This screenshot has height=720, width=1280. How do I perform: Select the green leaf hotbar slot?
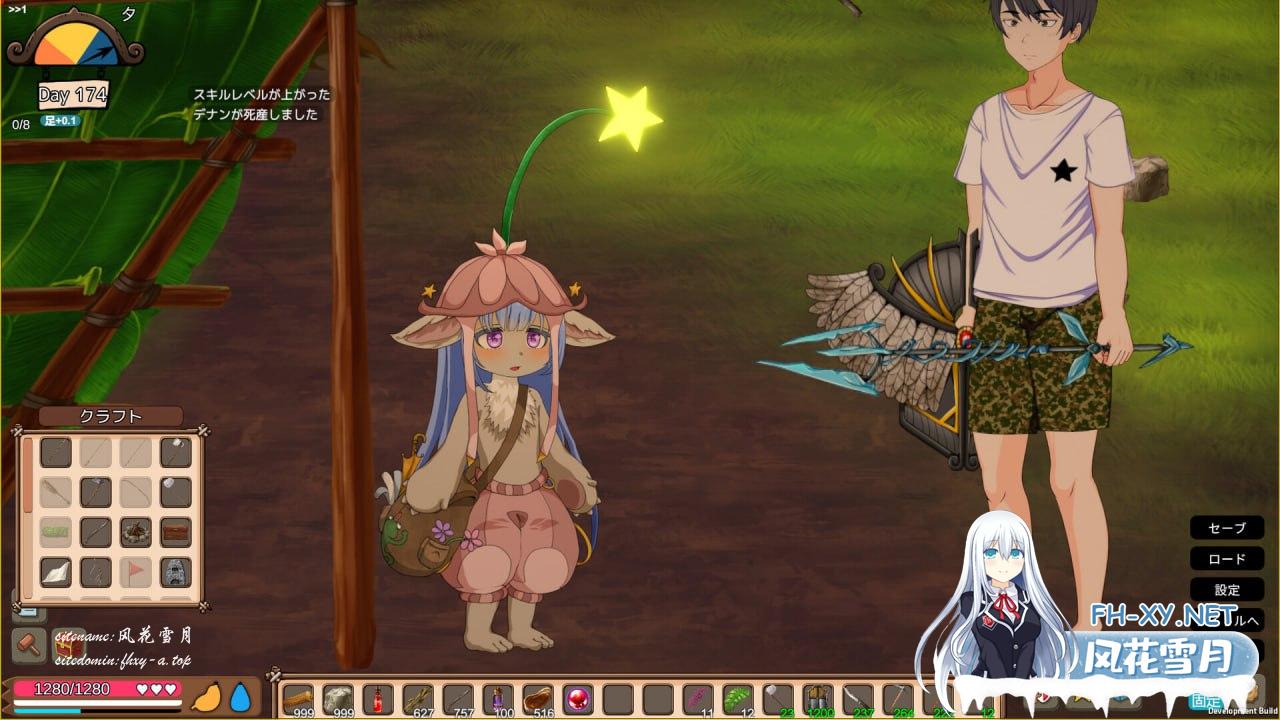click(738, 699)
